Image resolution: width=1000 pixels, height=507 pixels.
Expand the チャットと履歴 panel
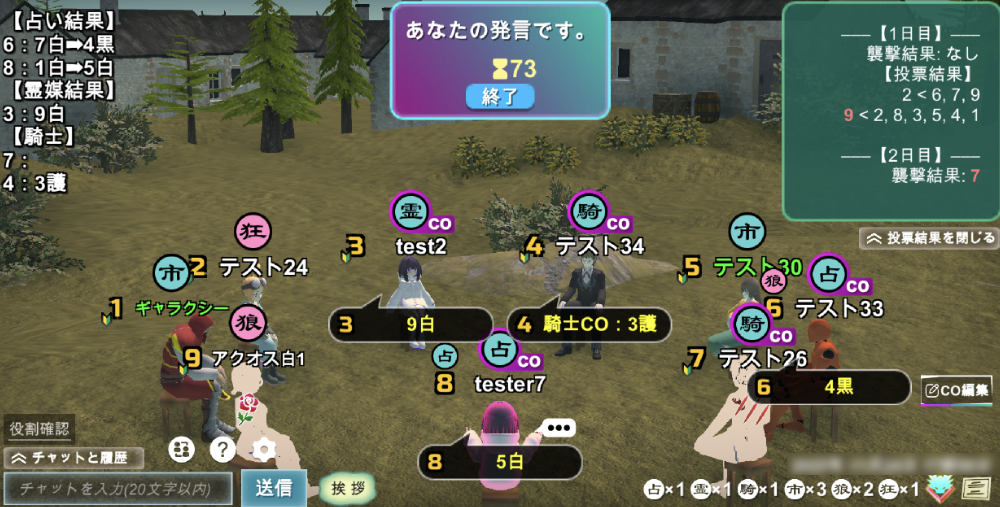tap(74, 458)
